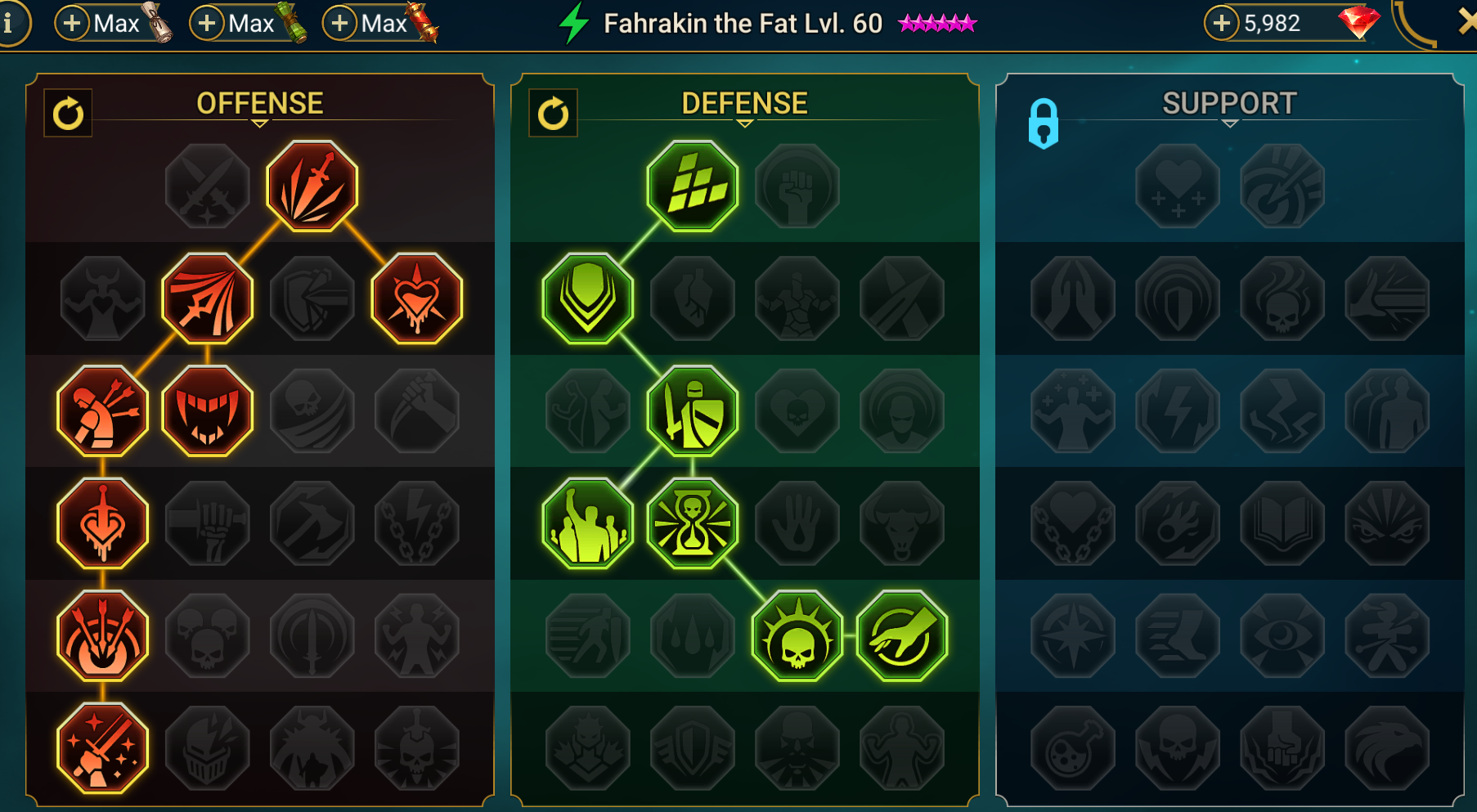1477x812 pixels.
Task: Switch to the SUPPORT tree header
Action: pos(1228,103)
